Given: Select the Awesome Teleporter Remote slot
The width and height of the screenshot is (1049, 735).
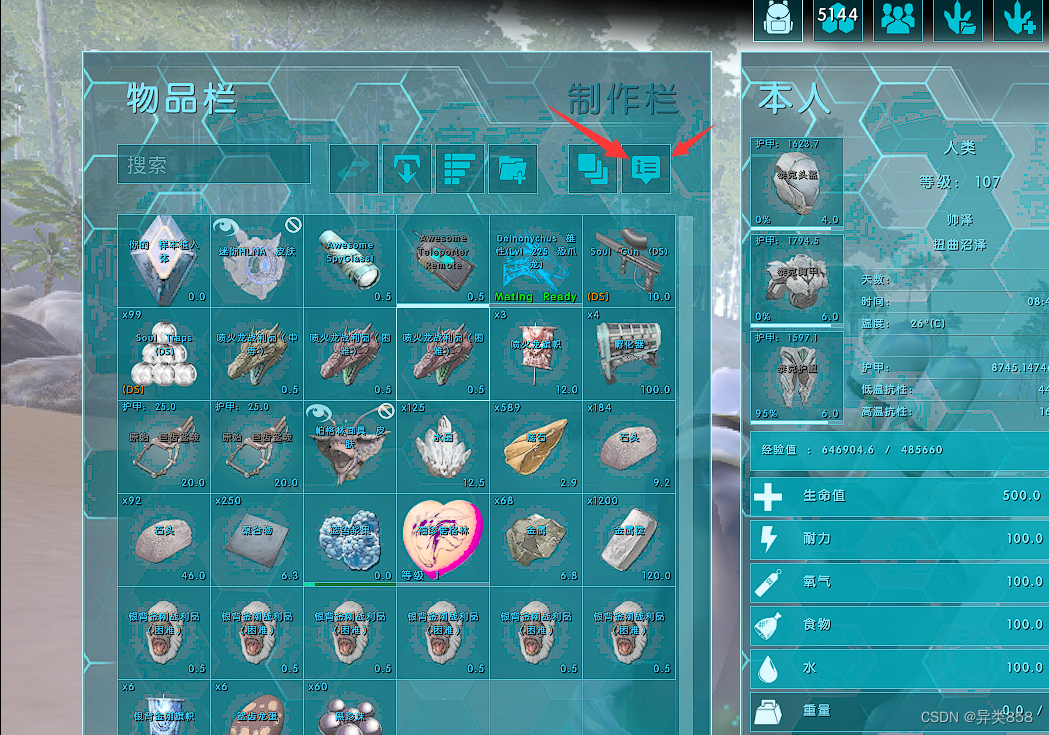Looking at the screenshot, I should tap(443, 260).
